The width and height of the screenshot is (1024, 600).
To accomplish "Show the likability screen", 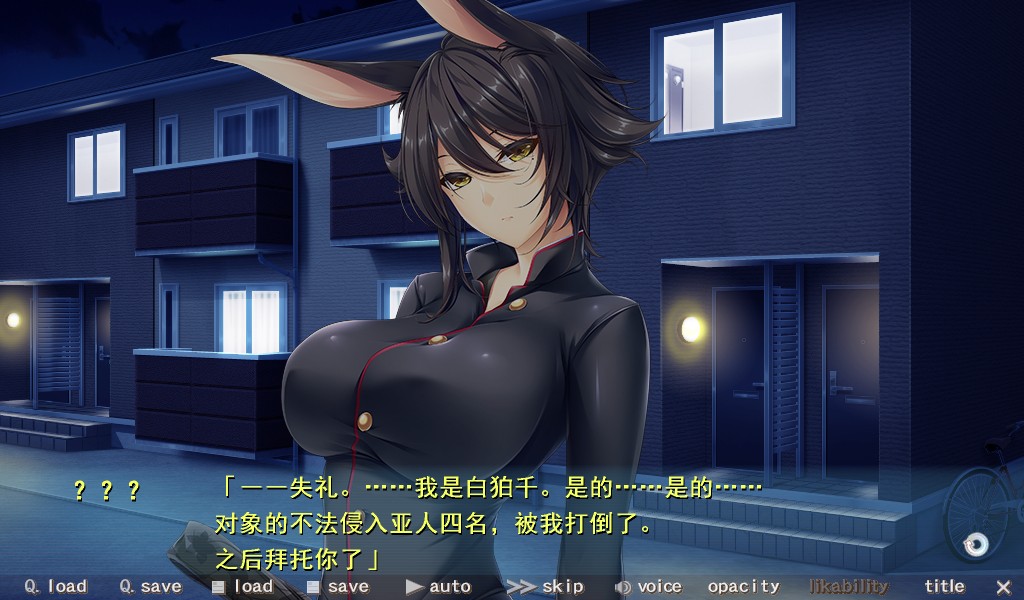I will click(x=848, y=587).
